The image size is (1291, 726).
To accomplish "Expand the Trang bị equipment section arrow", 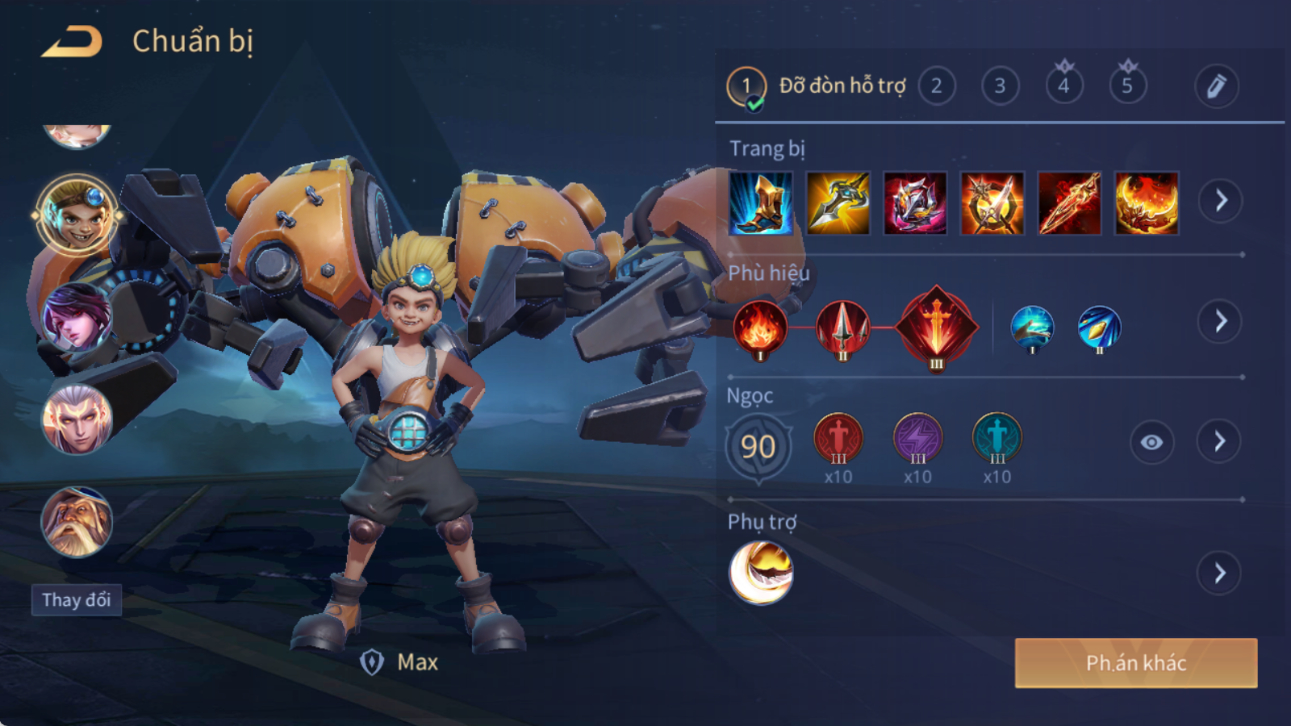I will point(1220,201).
